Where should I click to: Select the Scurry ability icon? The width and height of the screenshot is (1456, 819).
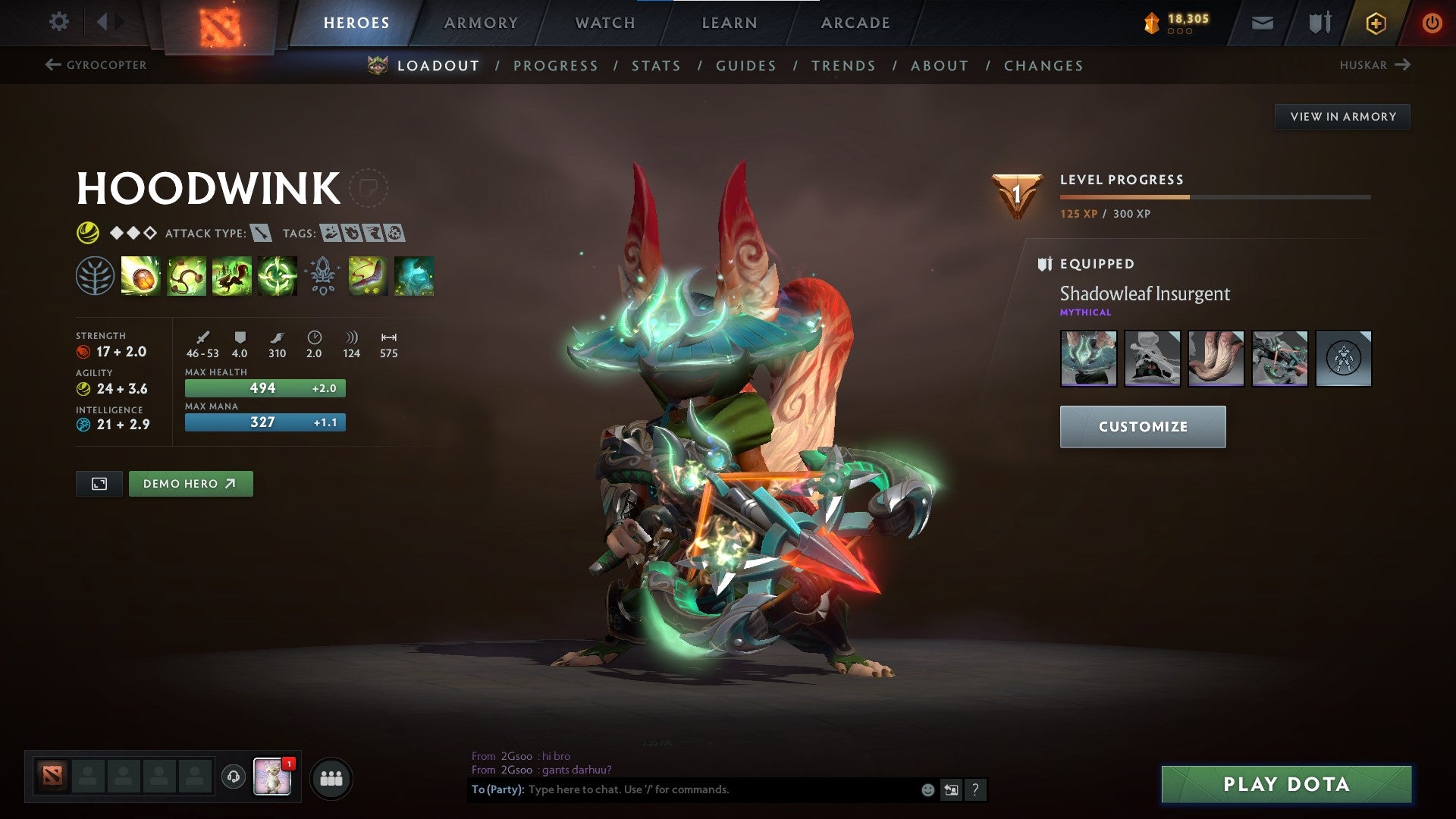[x=233, y=277]
